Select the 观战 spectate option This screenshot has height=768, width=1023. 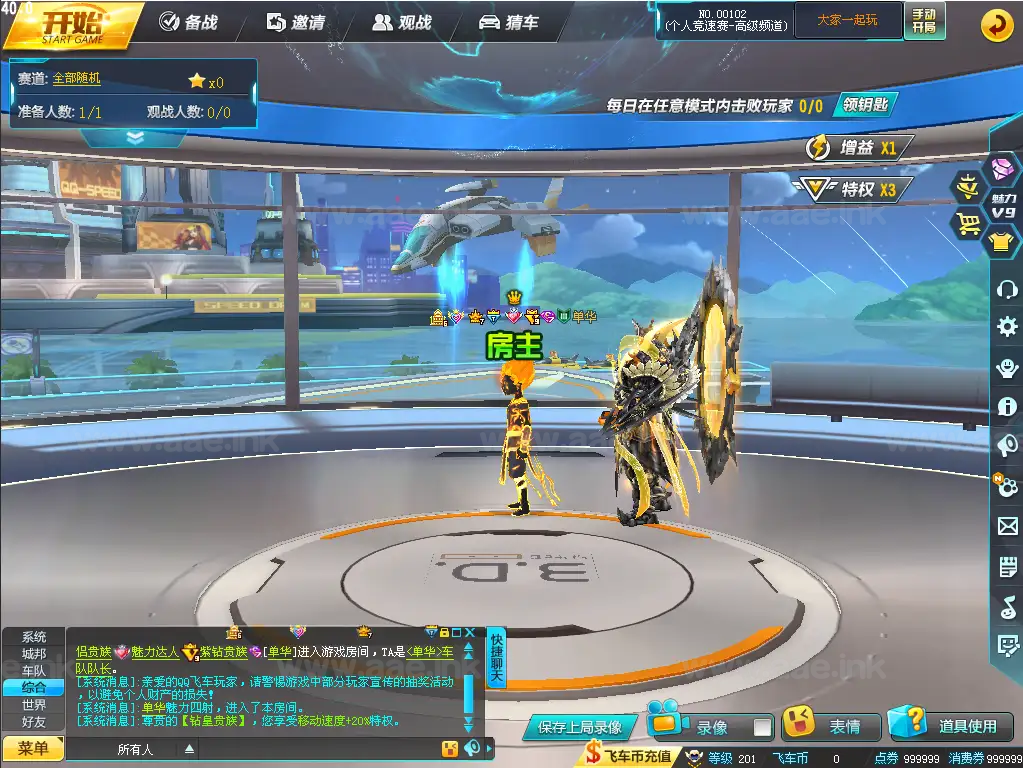pyautogui.click(x=404, y=22)
